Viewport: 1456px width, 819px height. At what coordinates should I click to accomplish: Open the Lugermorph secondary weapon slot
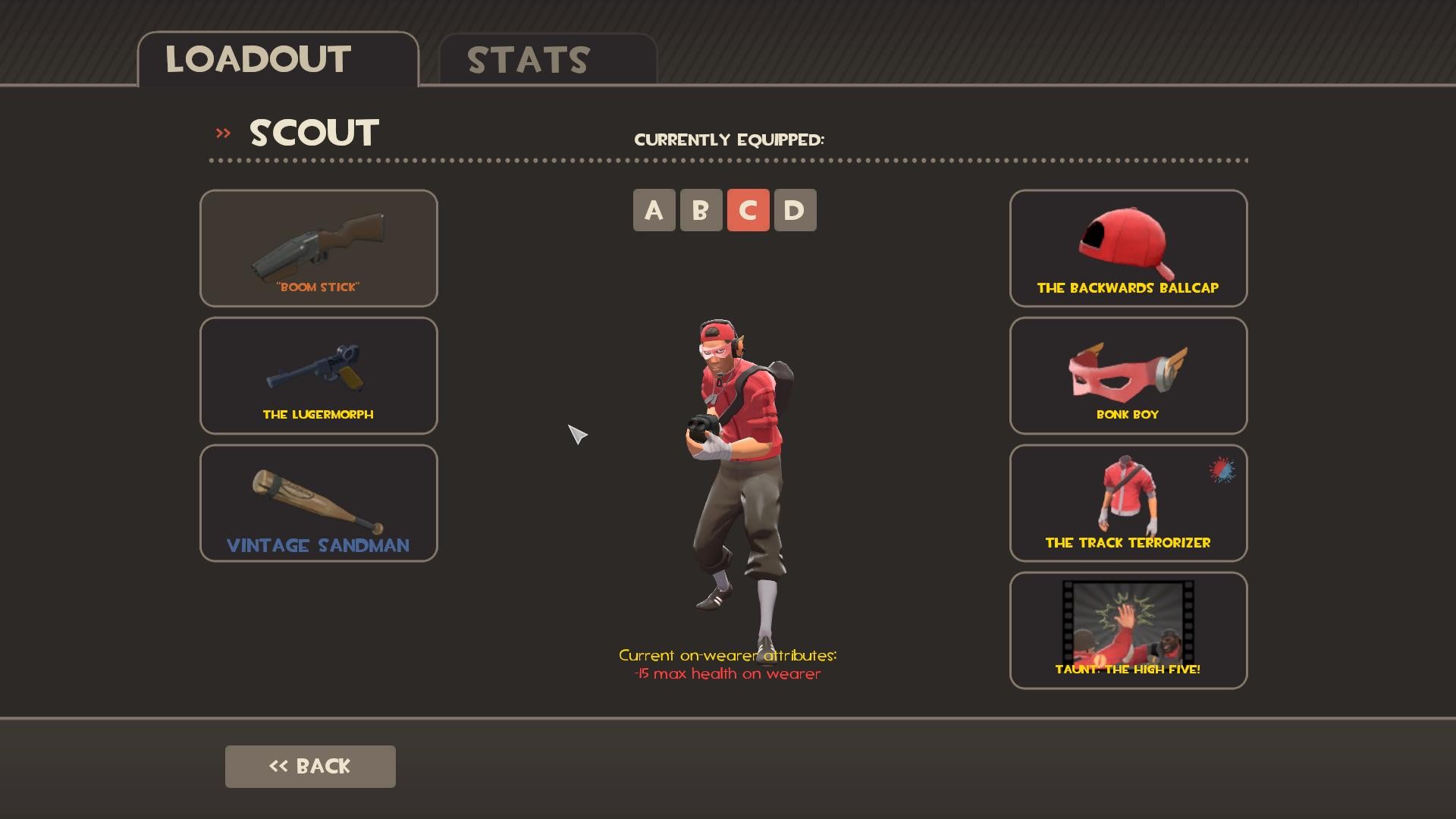318,375
